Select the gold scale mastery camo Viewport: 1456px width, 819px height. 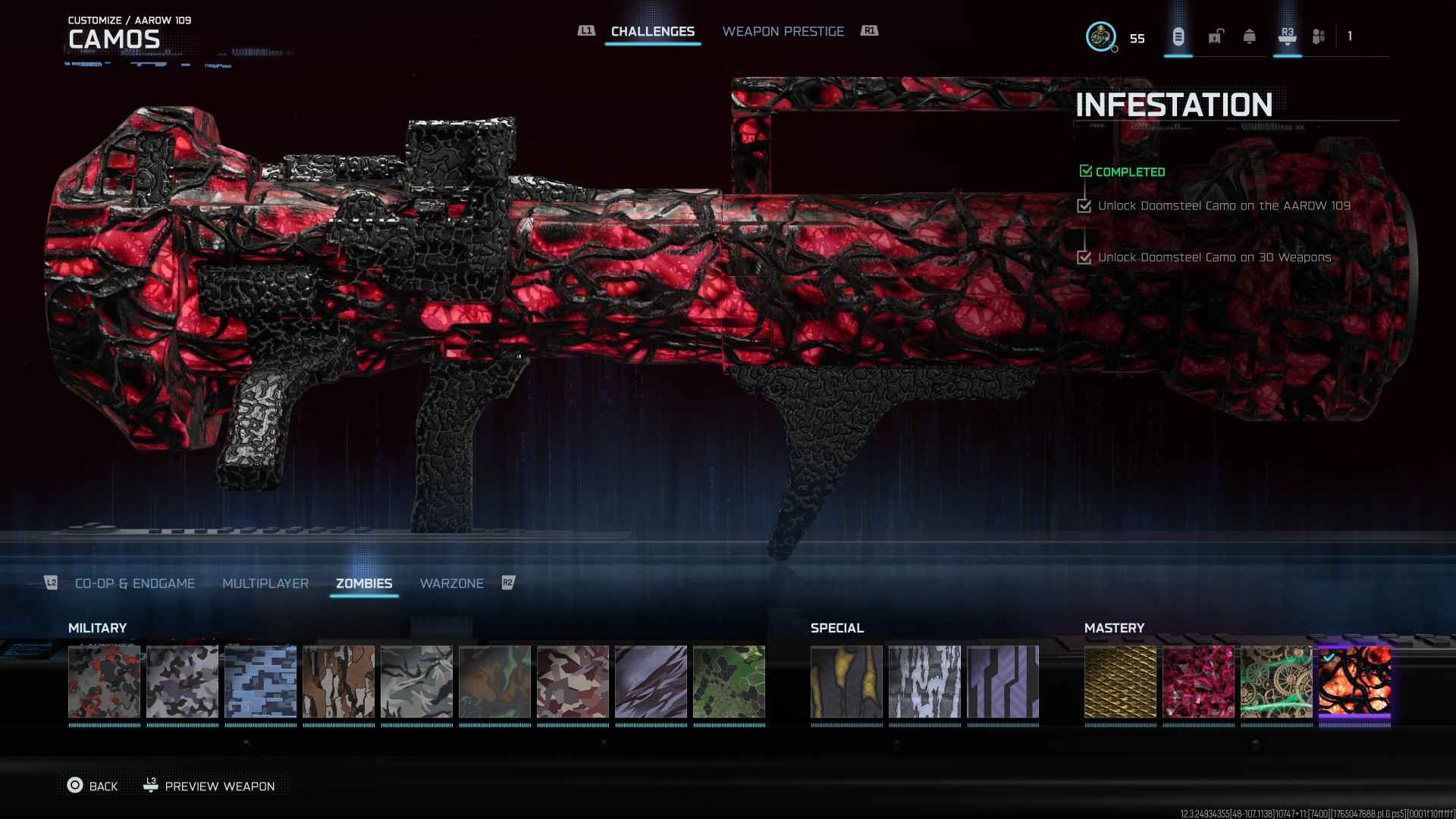coord(1120,682)
